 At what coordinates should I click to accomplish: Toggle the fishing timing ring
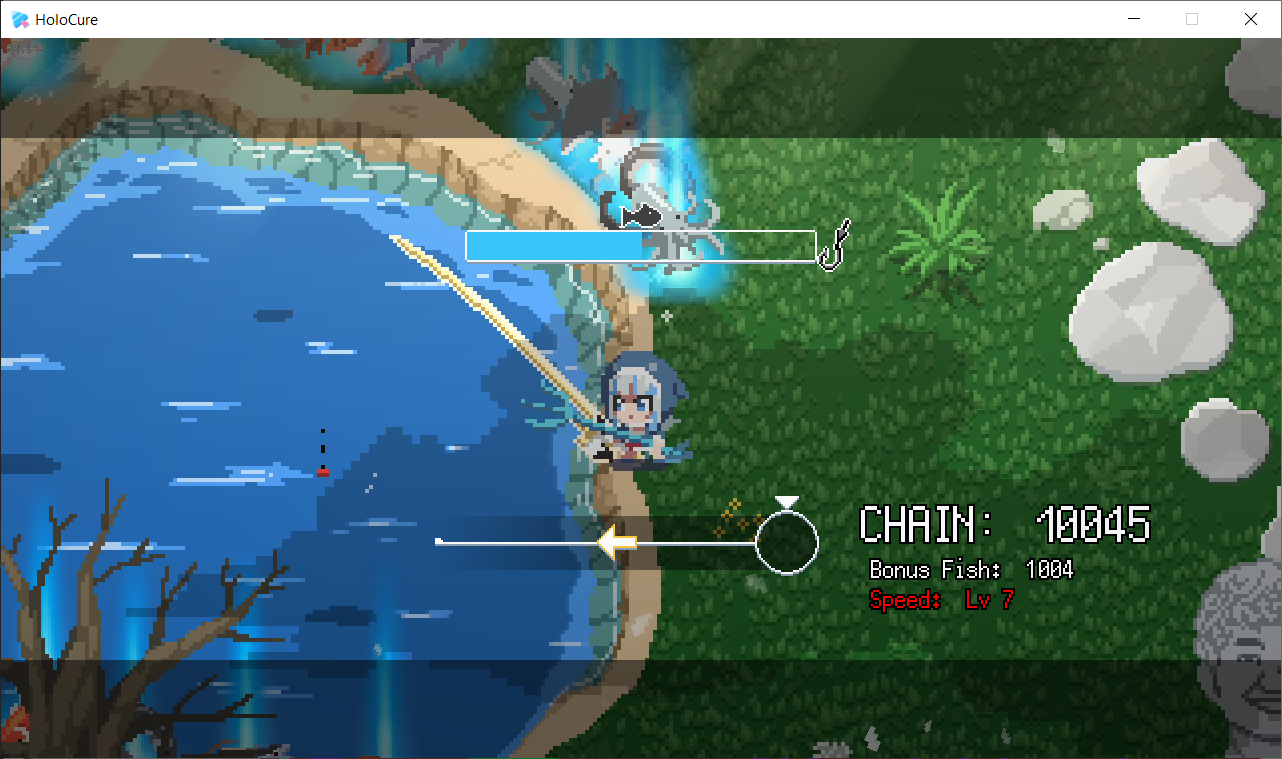click(788, 541)
